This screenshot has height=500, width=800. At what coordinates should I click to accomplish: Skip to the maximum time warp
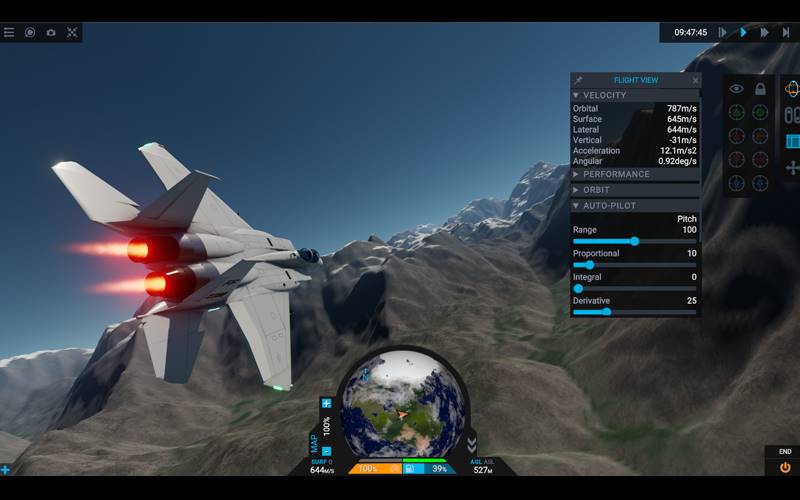pyautogui.click(x=786, y=32)
